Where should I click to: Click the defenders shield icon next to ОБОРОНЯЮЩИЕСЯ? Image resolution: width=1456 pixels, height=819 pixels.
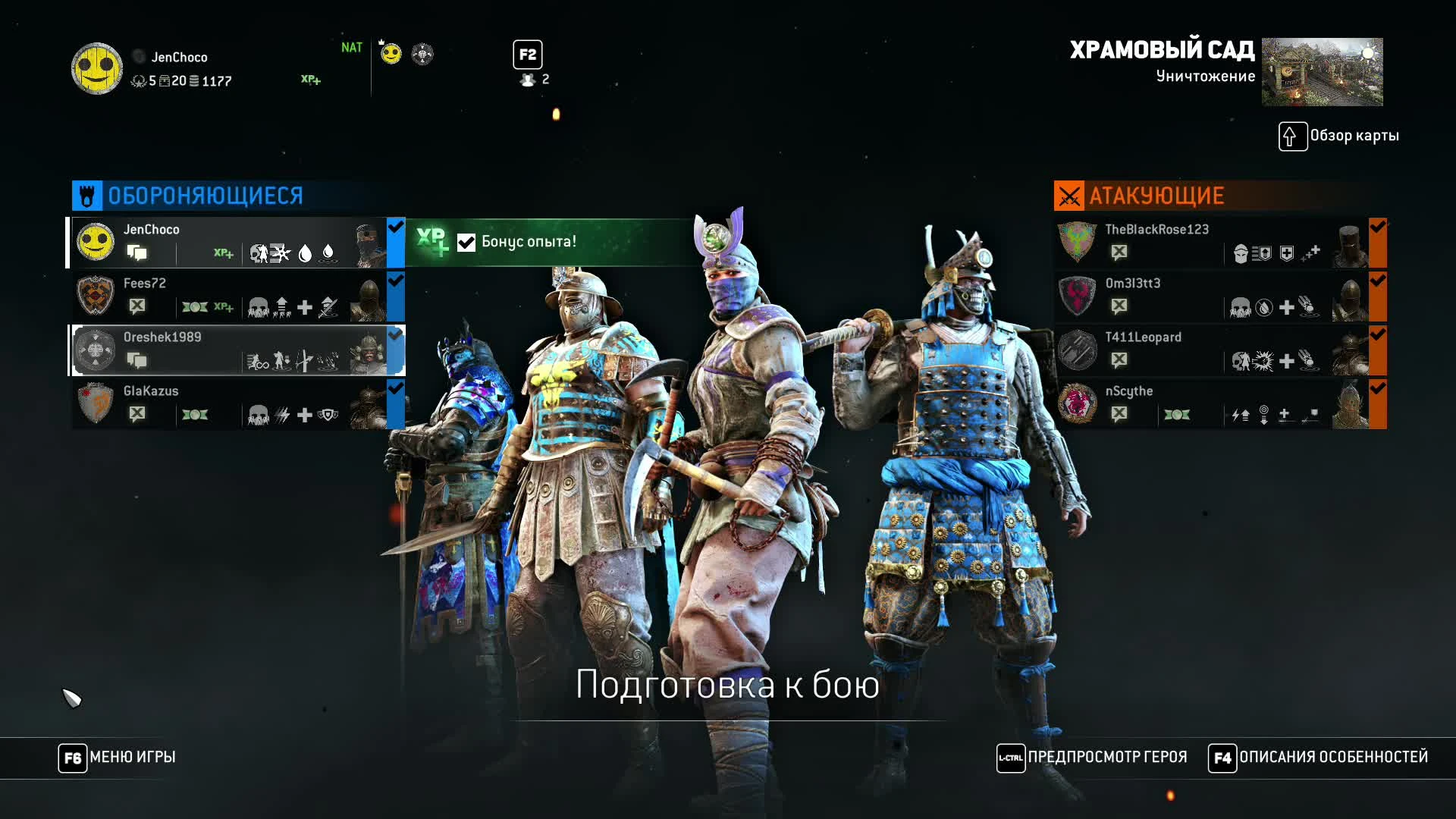[86, 194]
